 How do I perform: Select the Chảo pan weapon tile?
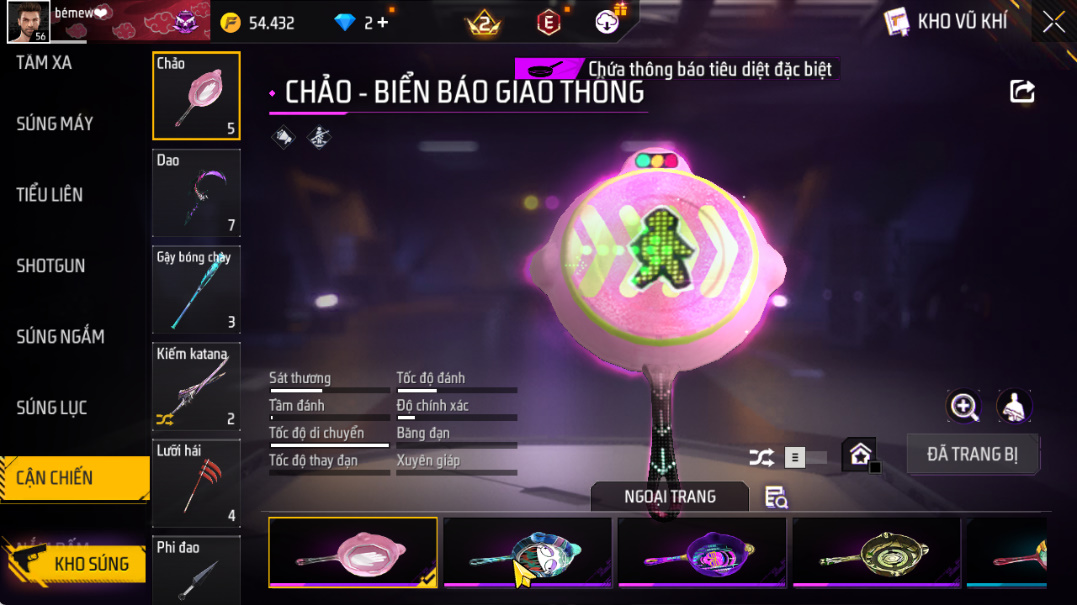(196, 96)
